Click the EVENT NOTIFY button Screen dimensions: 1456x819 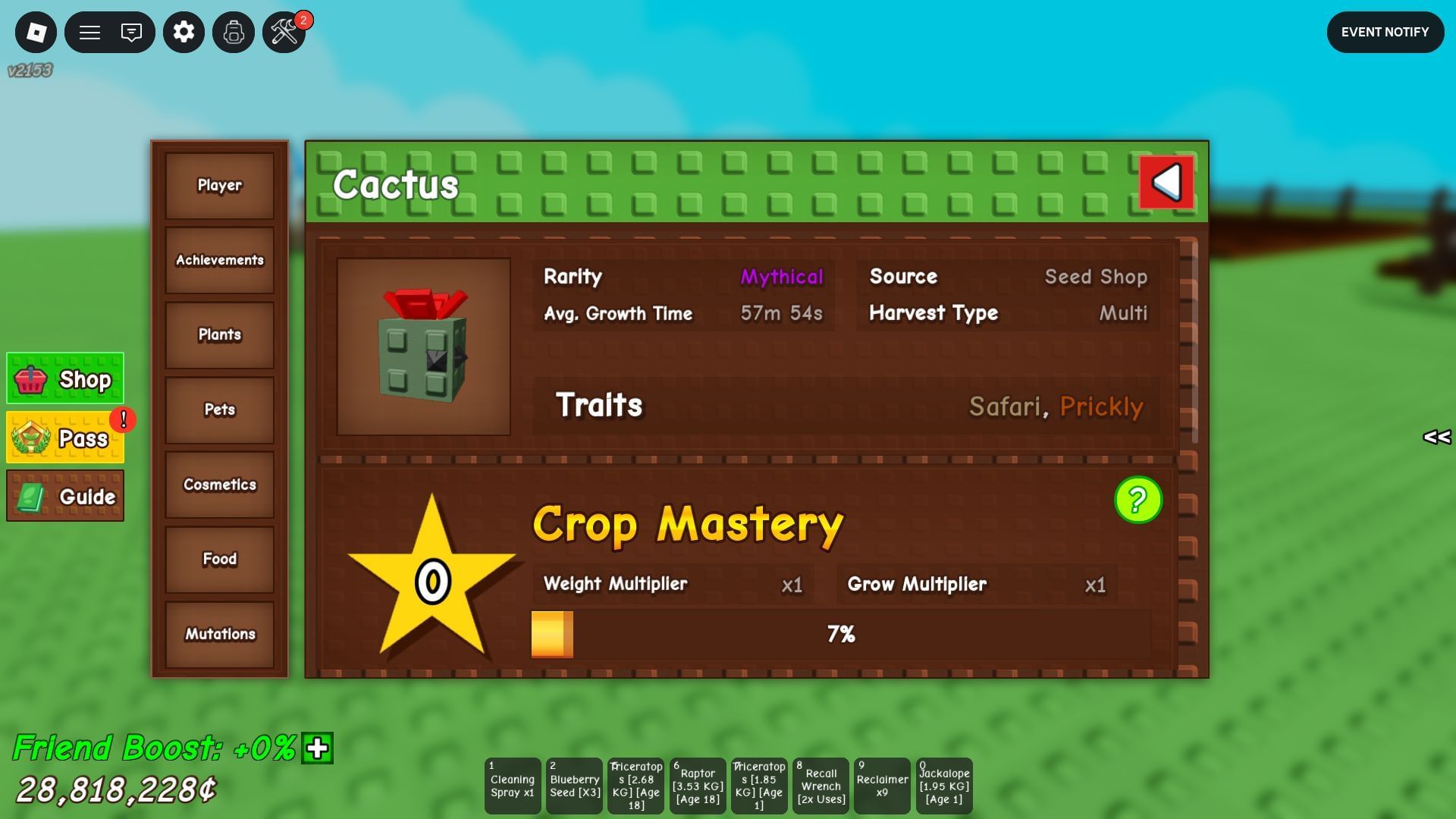pyautogui.click(x=1385, y=32)
